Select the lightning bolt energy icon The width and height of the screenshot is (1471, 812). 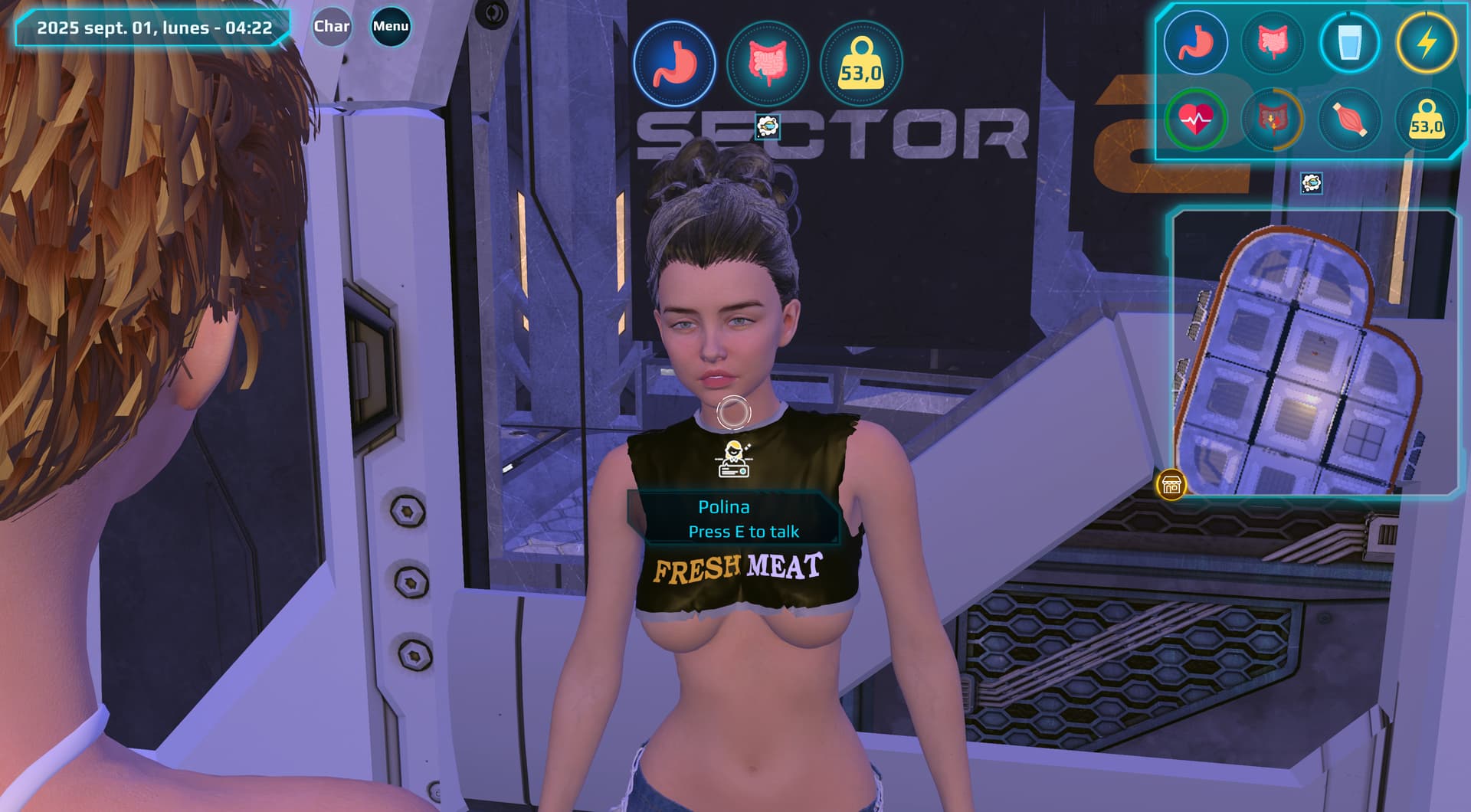pyautogui.click(x=1426, y=42)
